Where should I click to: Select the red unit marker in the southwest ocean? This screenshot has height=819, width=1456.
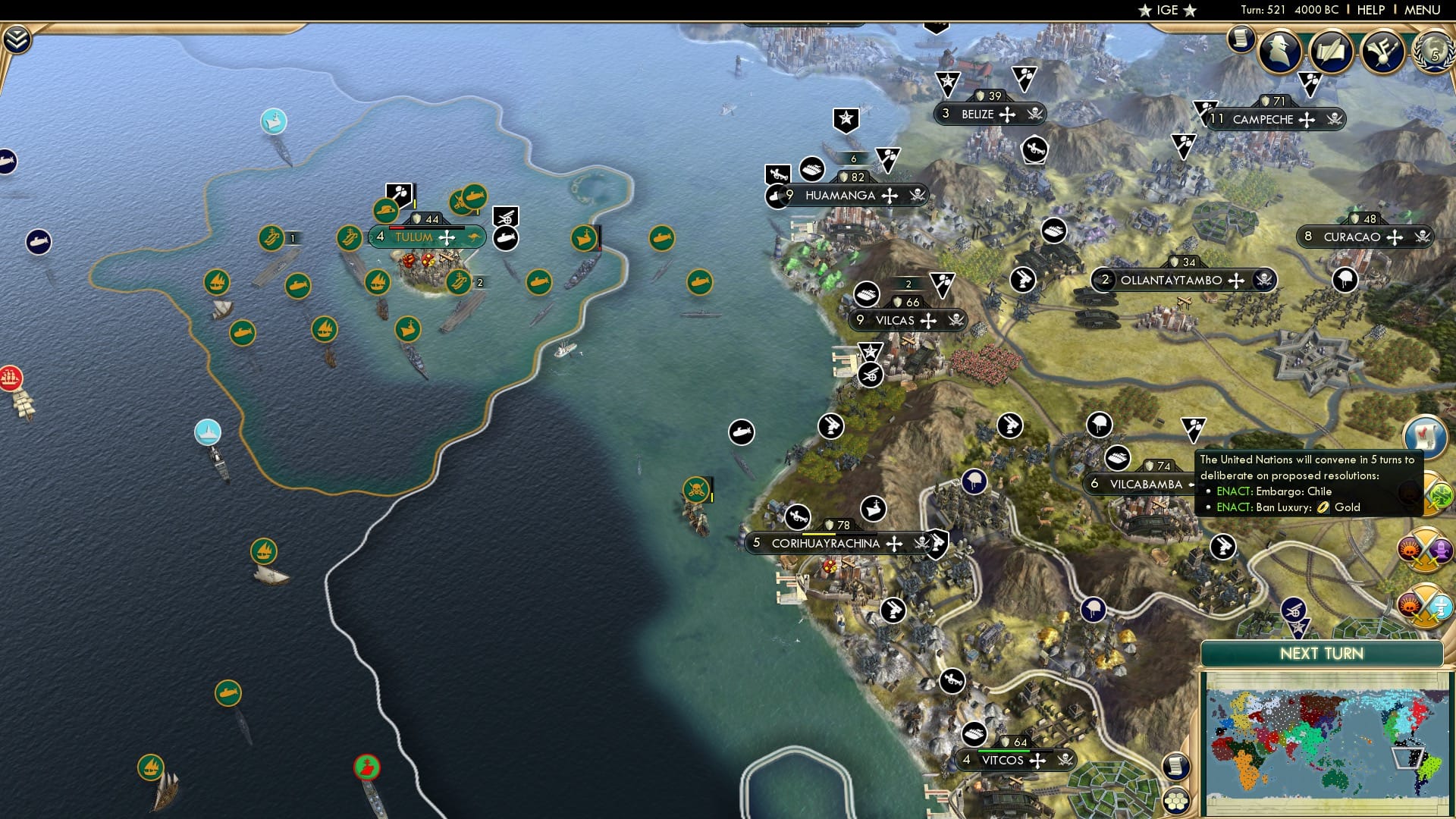368,767
